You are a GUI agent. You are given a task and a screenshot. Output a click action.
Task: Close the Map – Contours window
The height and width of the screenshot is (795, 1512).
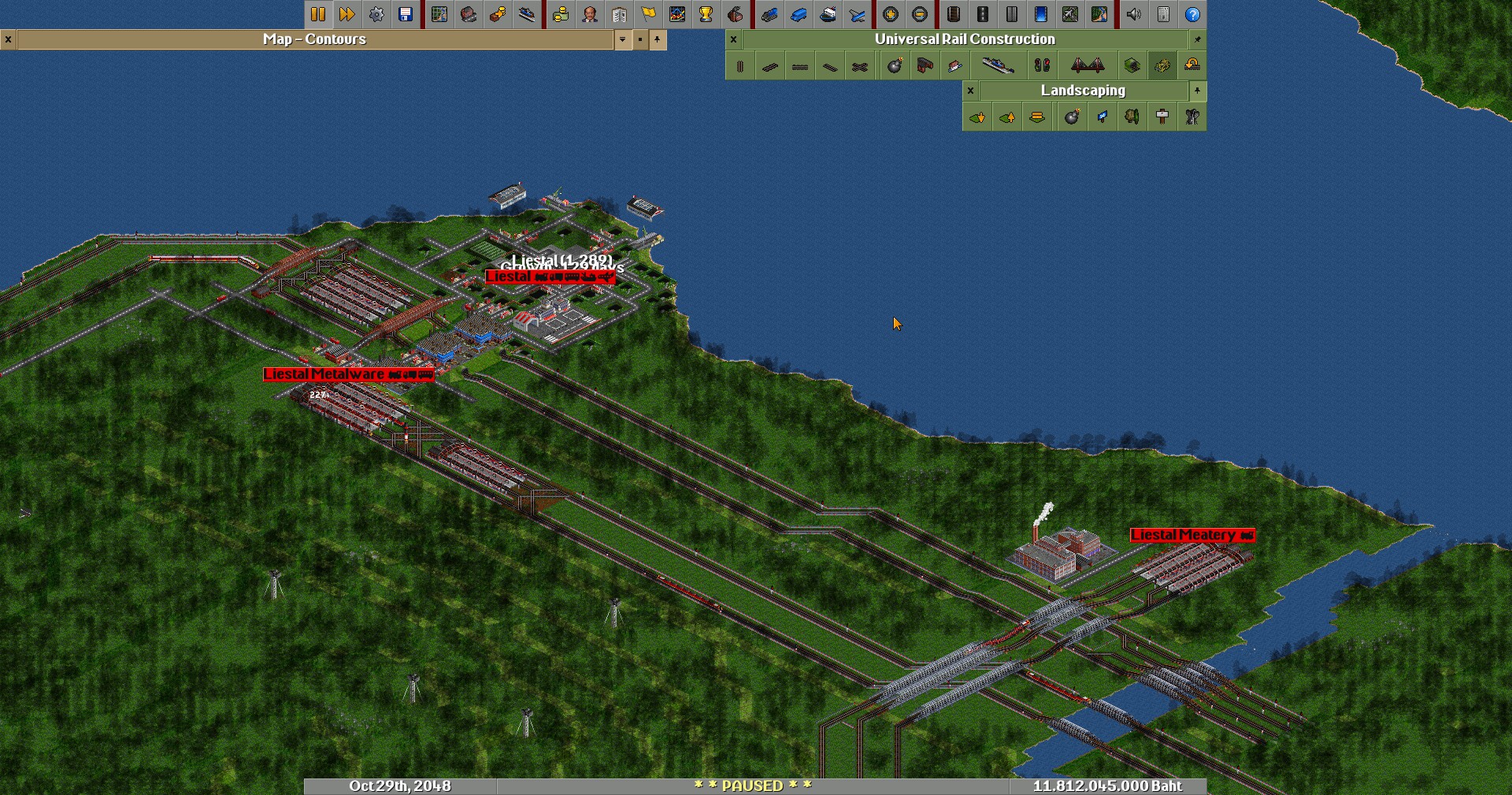pos(8,39)
